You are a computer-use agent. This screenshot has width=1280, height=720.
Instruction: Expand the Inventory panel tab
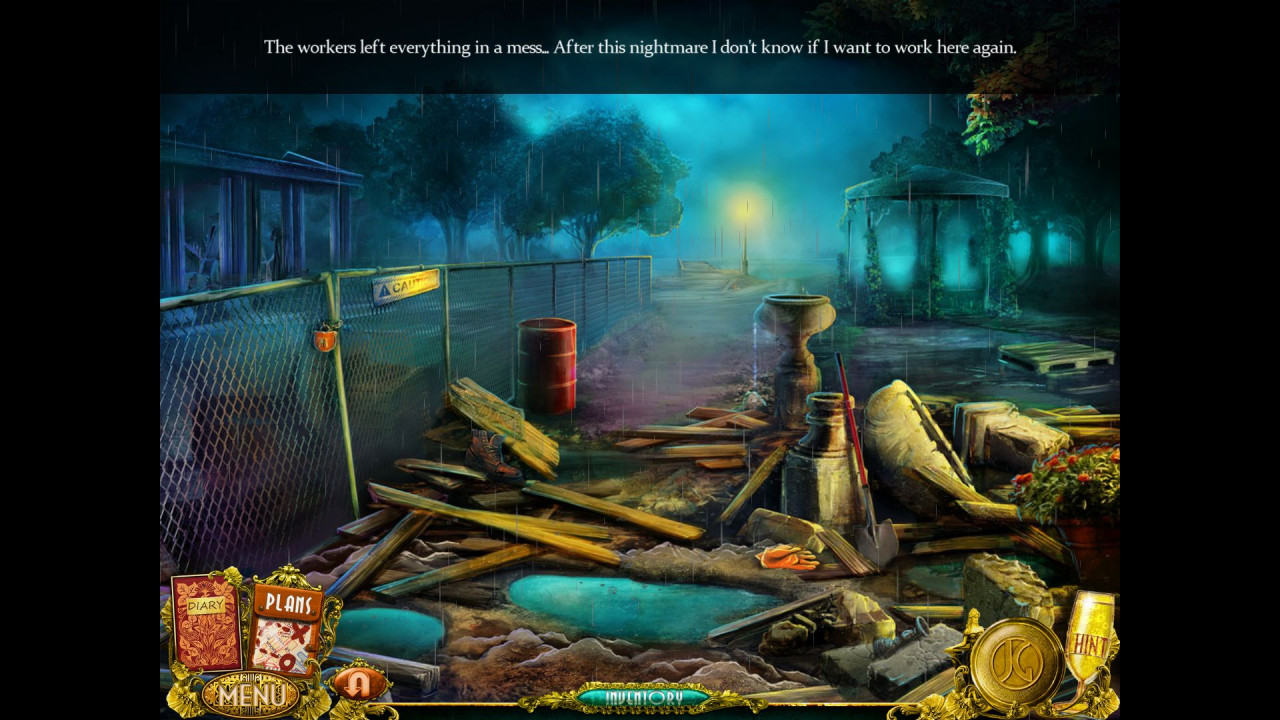[644, 697]
